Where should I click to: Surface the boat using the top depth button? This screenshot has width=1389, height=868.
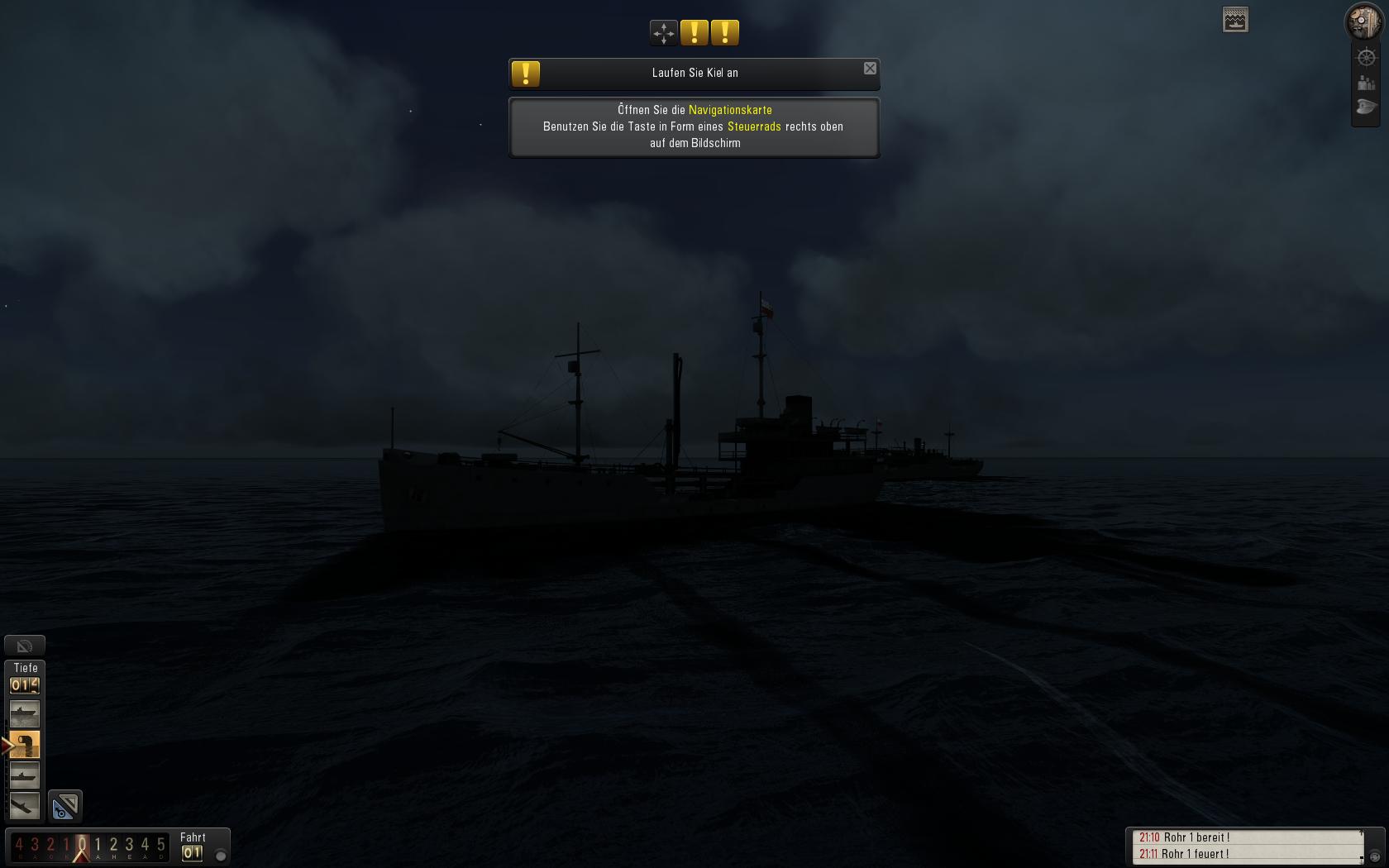point(24,713)
